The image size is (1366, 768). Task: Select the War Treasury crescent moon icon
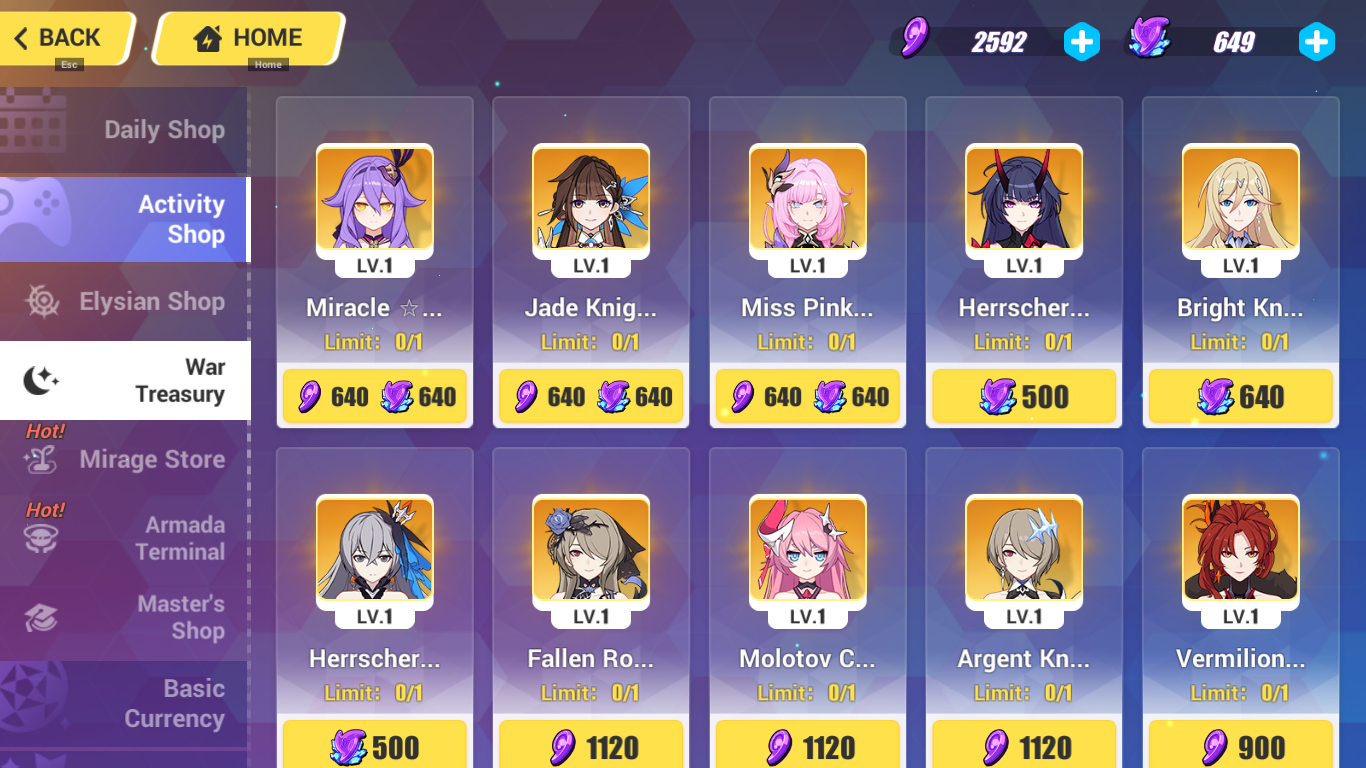click(35, 380)
